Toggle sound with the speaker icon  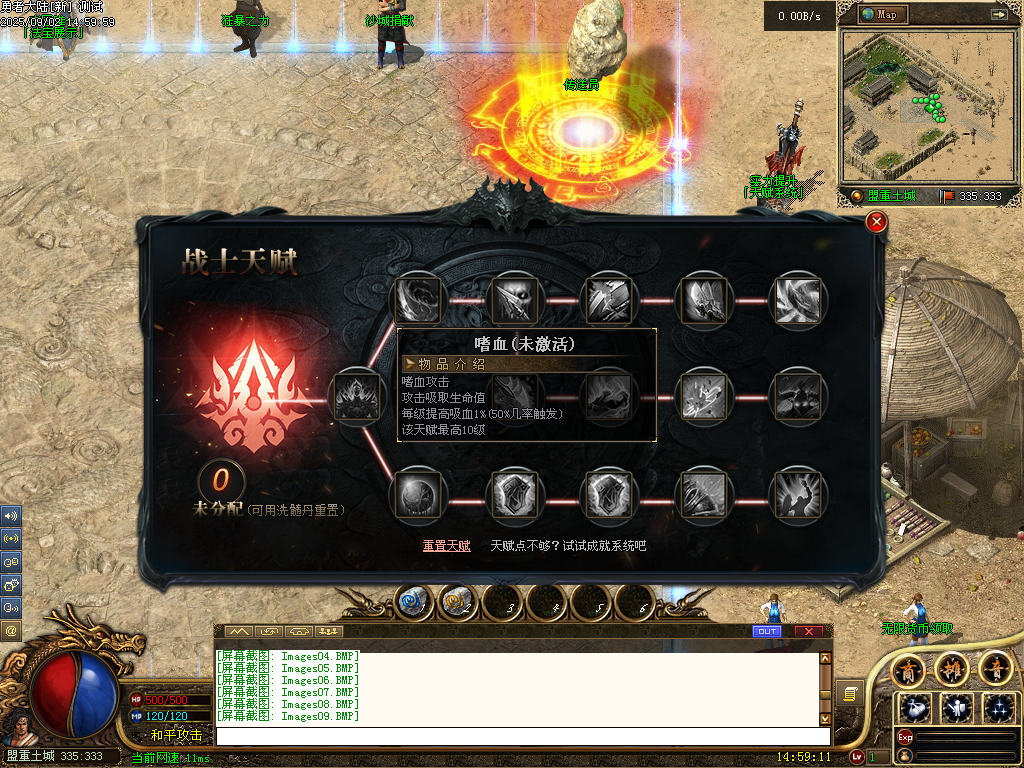coord(11,516)
